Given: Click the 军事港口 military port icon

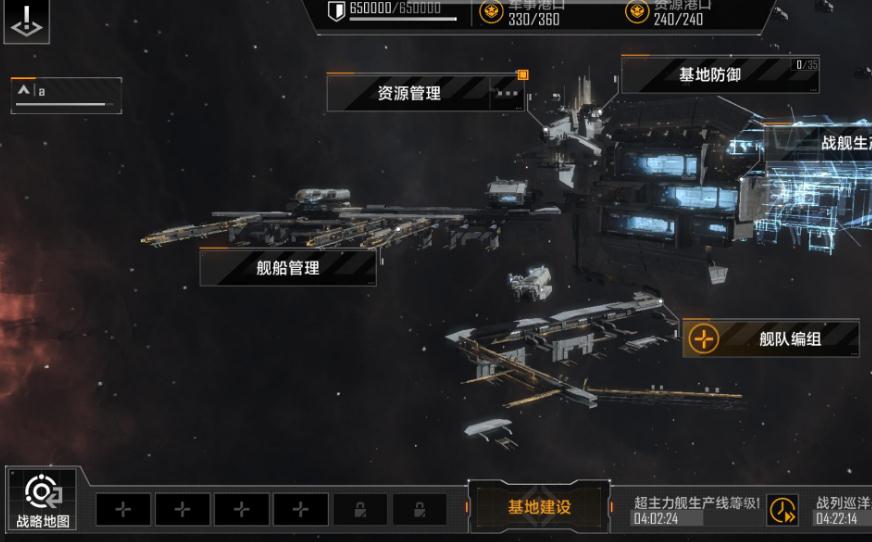Looking at the screenshot, I should click(491, 12).
